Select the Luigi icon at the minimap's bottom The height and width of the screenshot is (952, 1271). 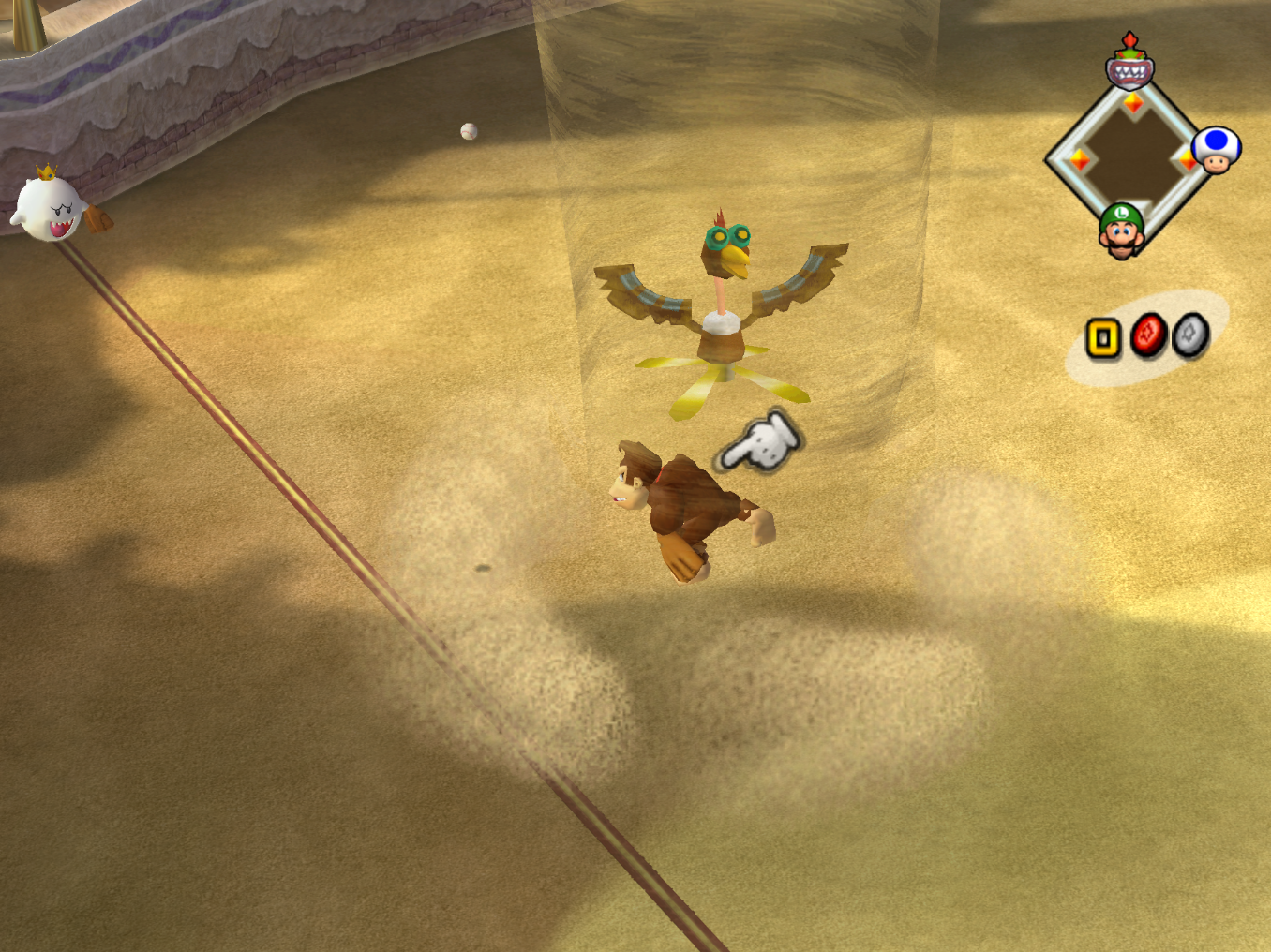[x=1121, y=231]
